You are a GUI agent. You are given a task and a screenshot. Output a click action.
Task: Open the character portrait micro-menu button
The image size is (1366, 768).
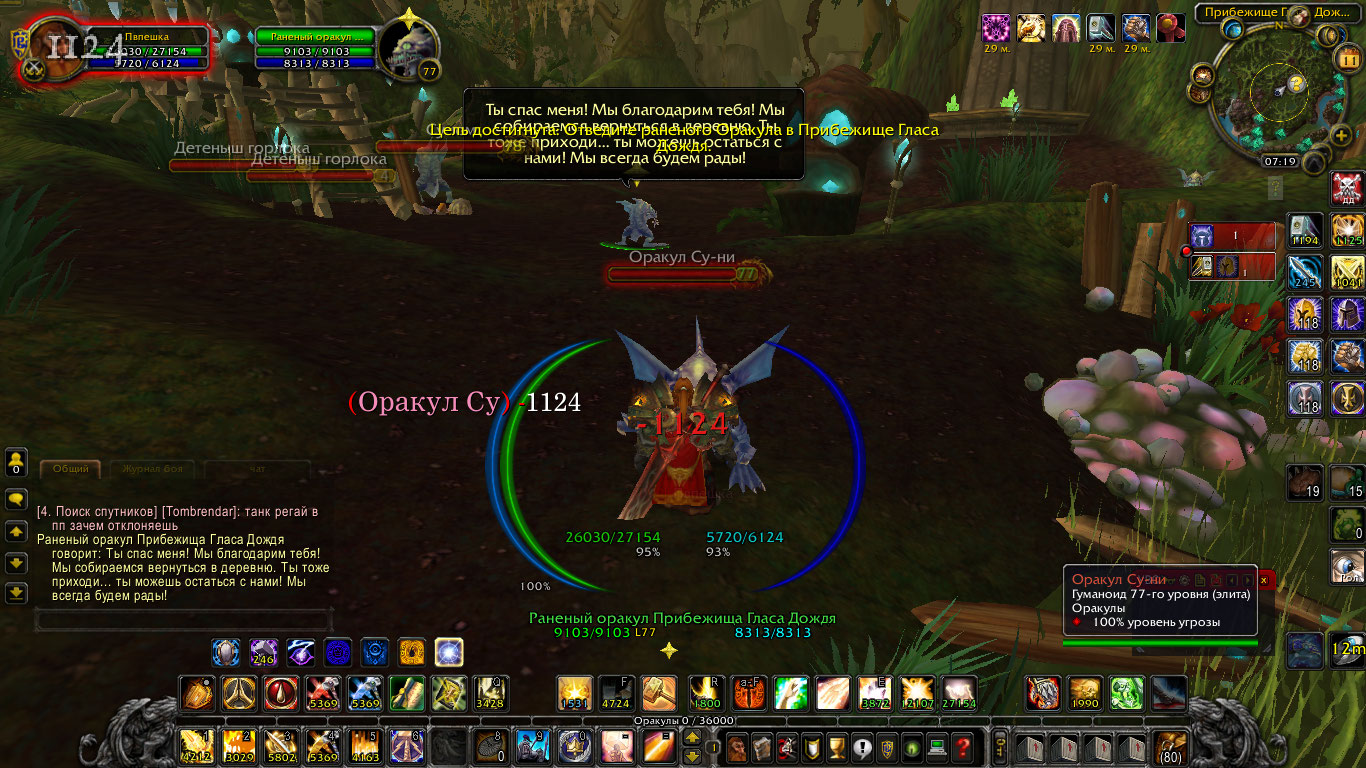point(738,746)
